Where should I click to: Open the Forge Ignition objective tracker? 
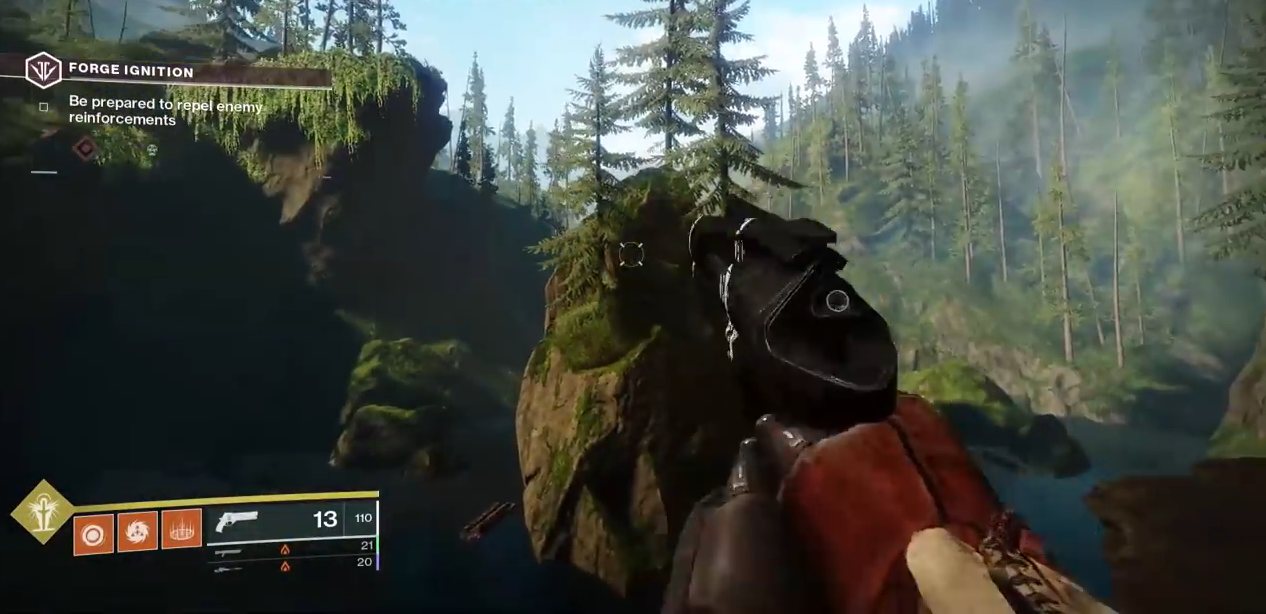[x=130, y=71]
